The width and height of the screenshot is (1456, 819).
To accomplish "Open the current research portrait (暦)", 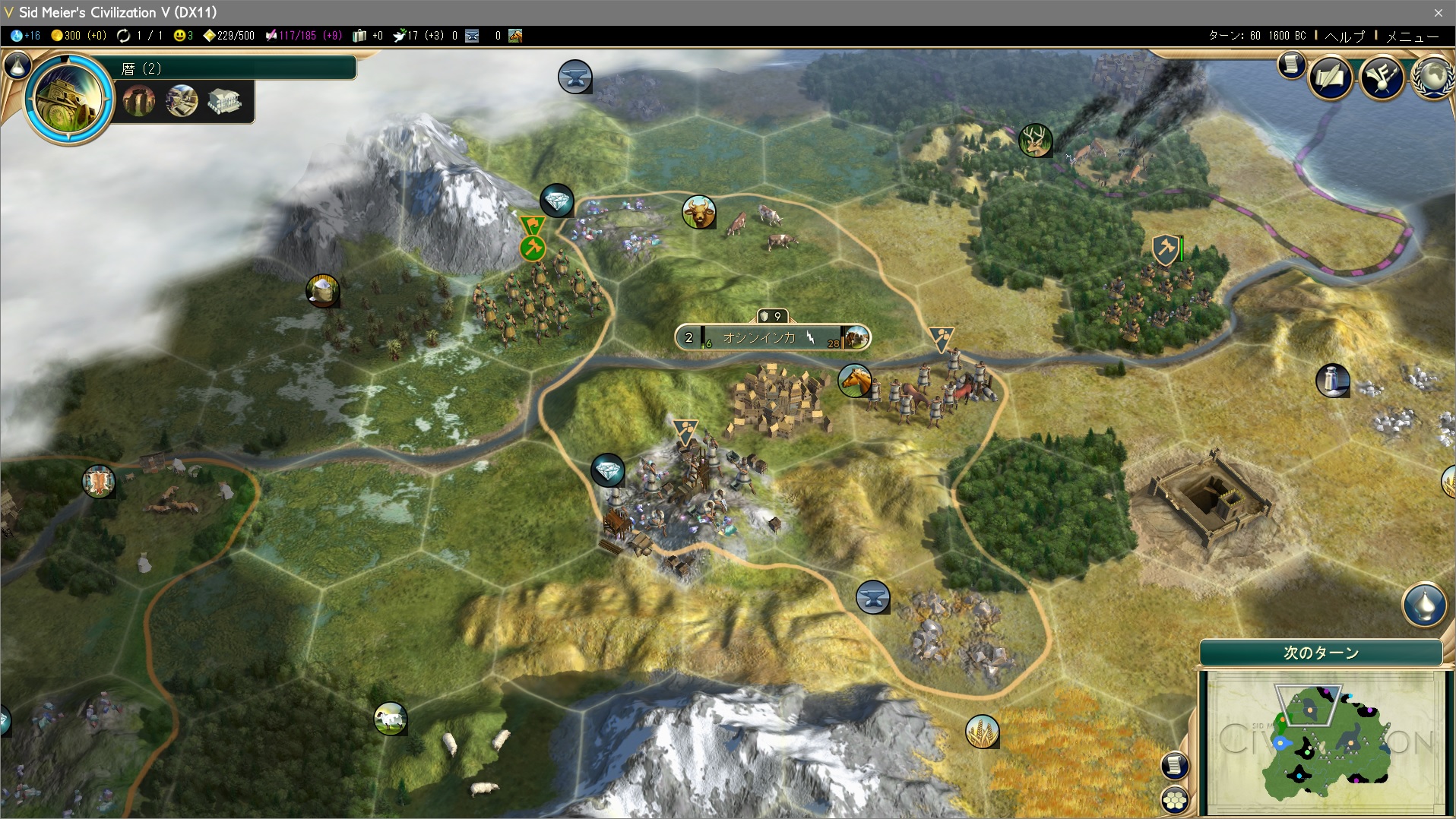I will click(68, 99).
